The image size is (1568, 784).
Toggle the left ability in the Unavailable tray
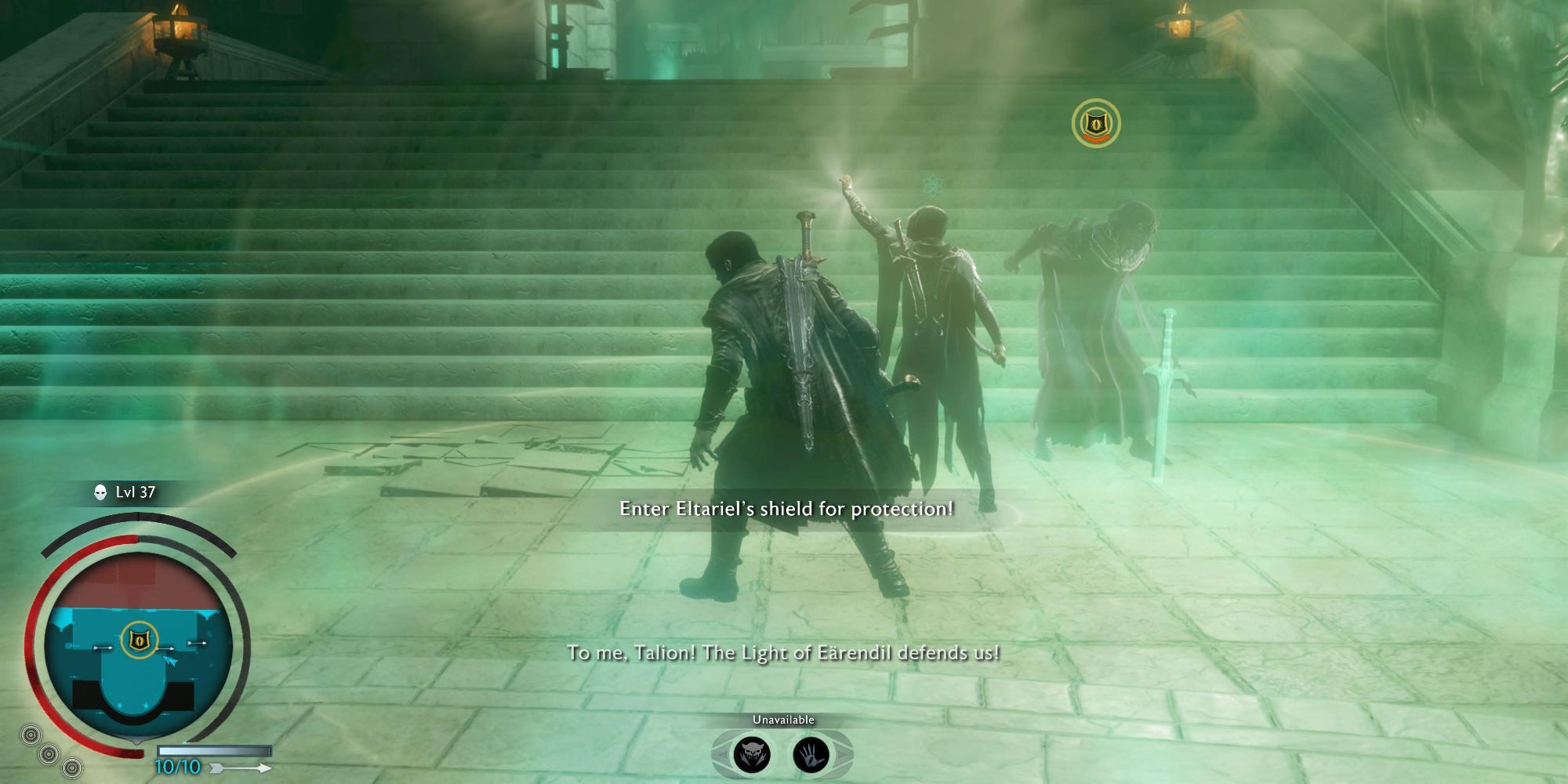753,753
